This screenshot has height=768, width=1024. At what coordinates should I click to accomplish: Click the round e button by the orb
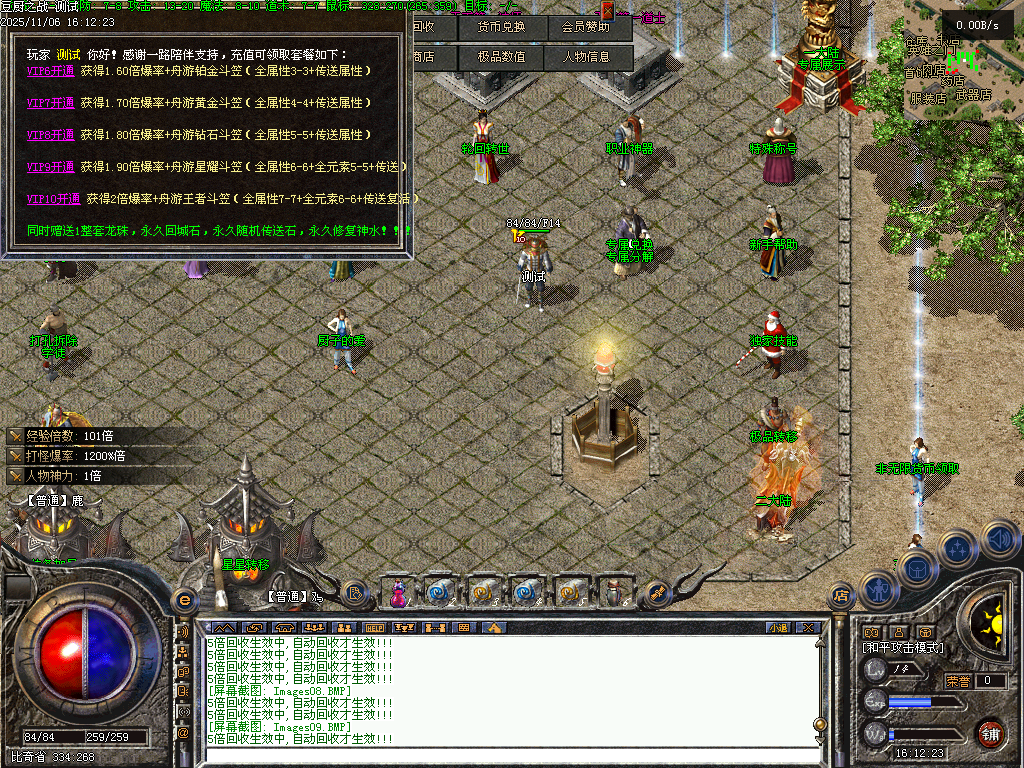184,600
